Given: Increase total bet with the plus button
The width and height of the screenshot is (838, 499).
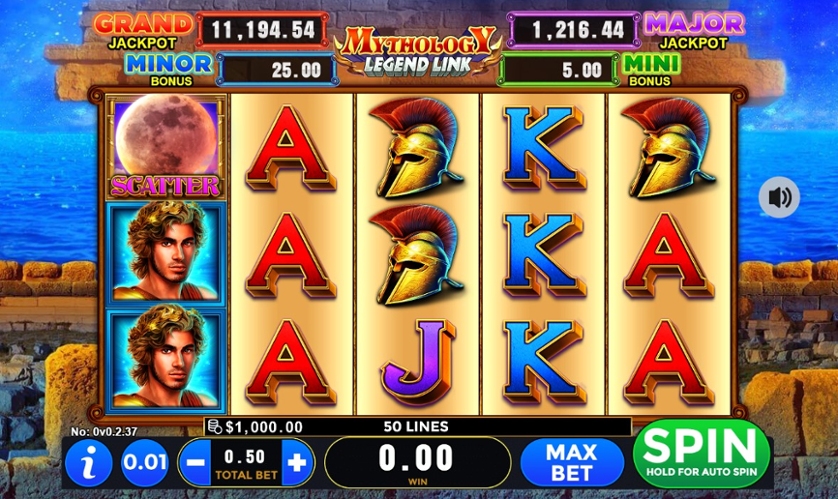Looking at the screenshot, I should [298, 463].
